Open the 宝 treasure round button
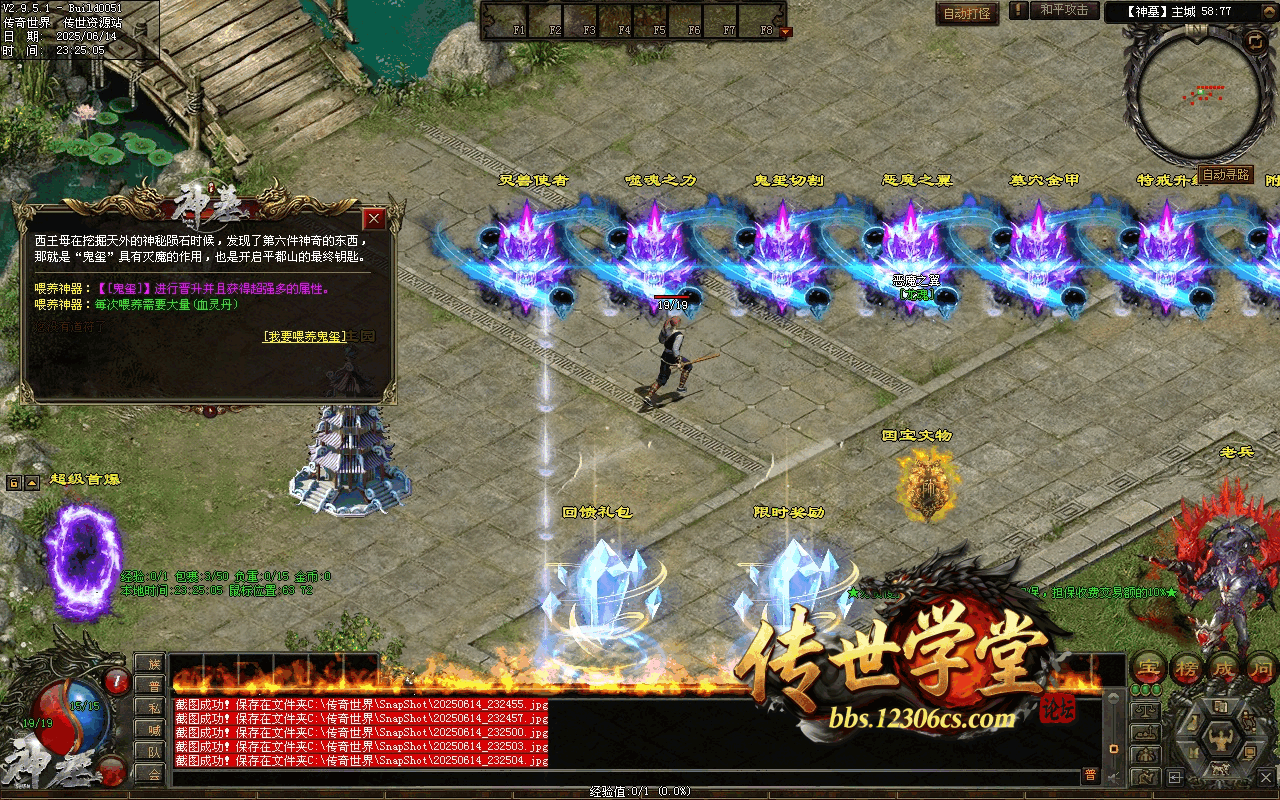The height and width of the screenshot is (800, 1280). click(x=1149, y=669)
